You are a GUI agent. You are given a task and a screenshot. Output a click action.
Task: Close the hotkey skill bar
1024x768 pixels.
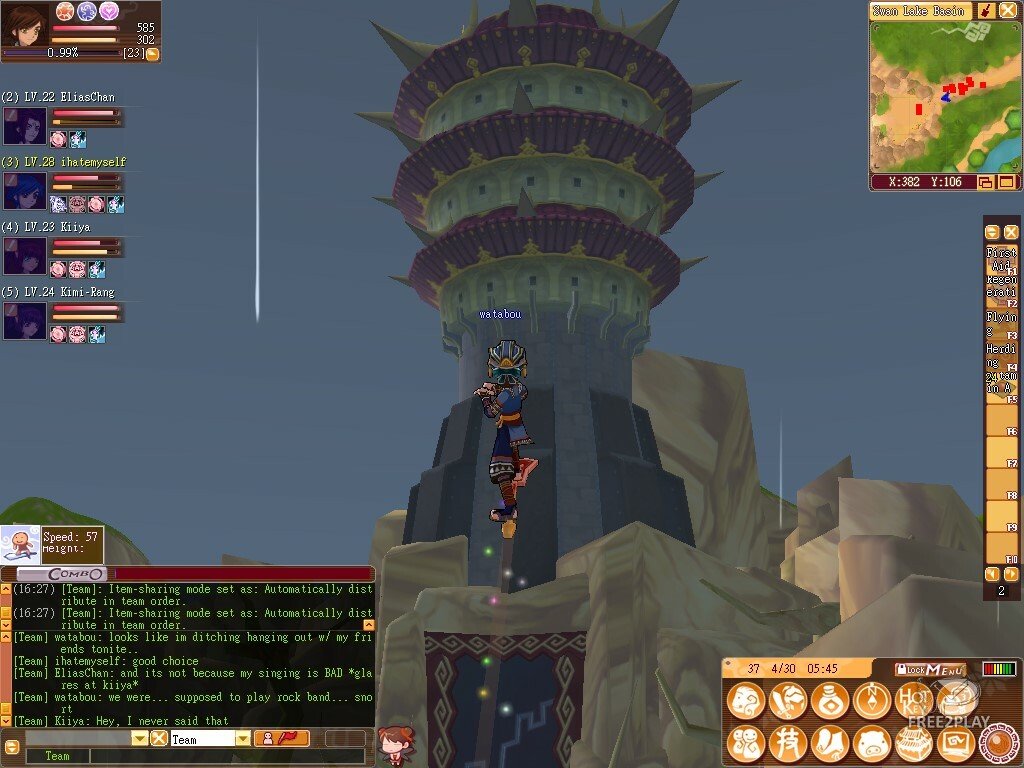click(x=1011, y=231)
